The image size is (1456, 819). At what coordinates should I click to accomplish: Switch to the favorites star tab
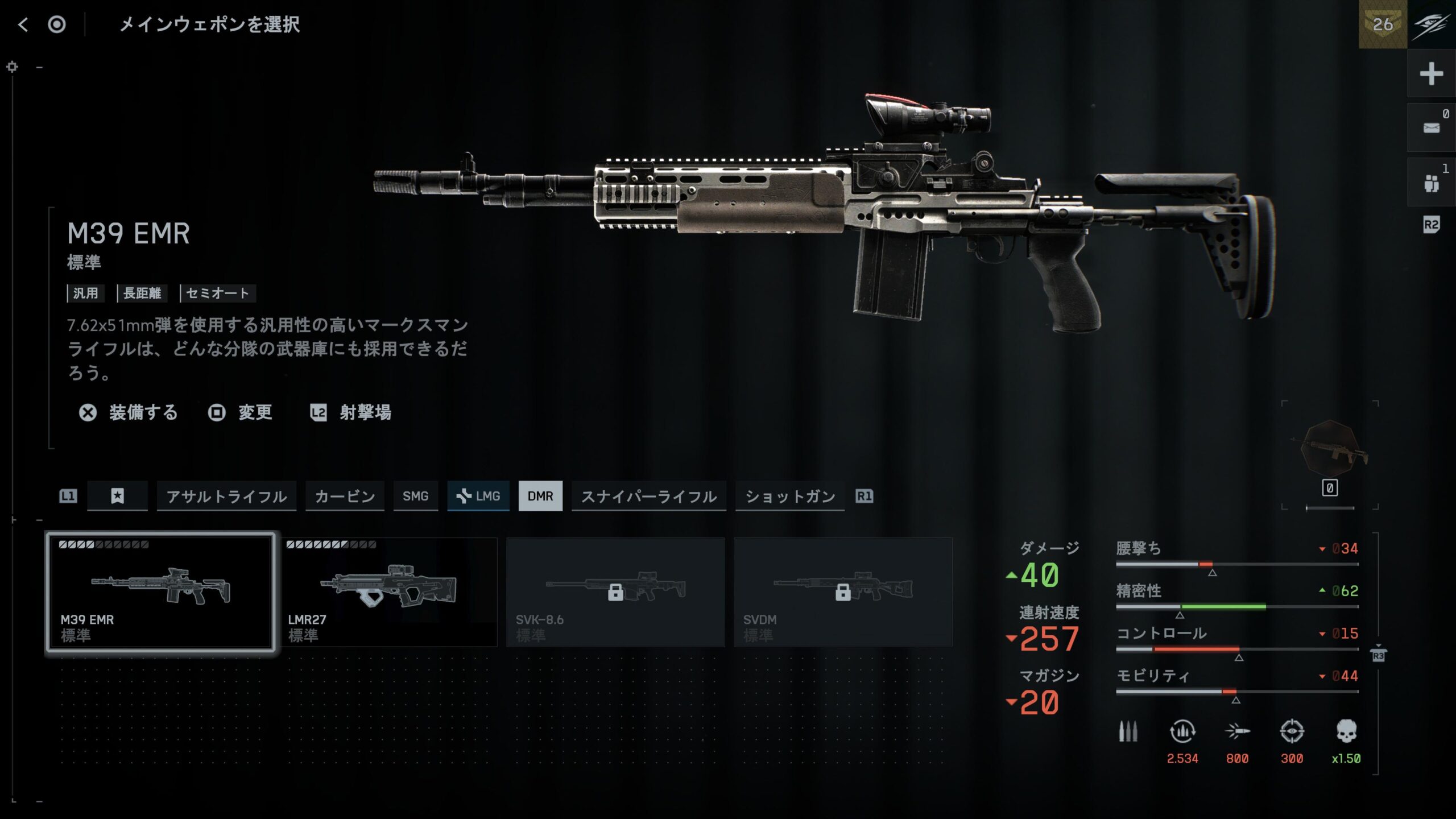pyautogui.click(x=117, y=496)
